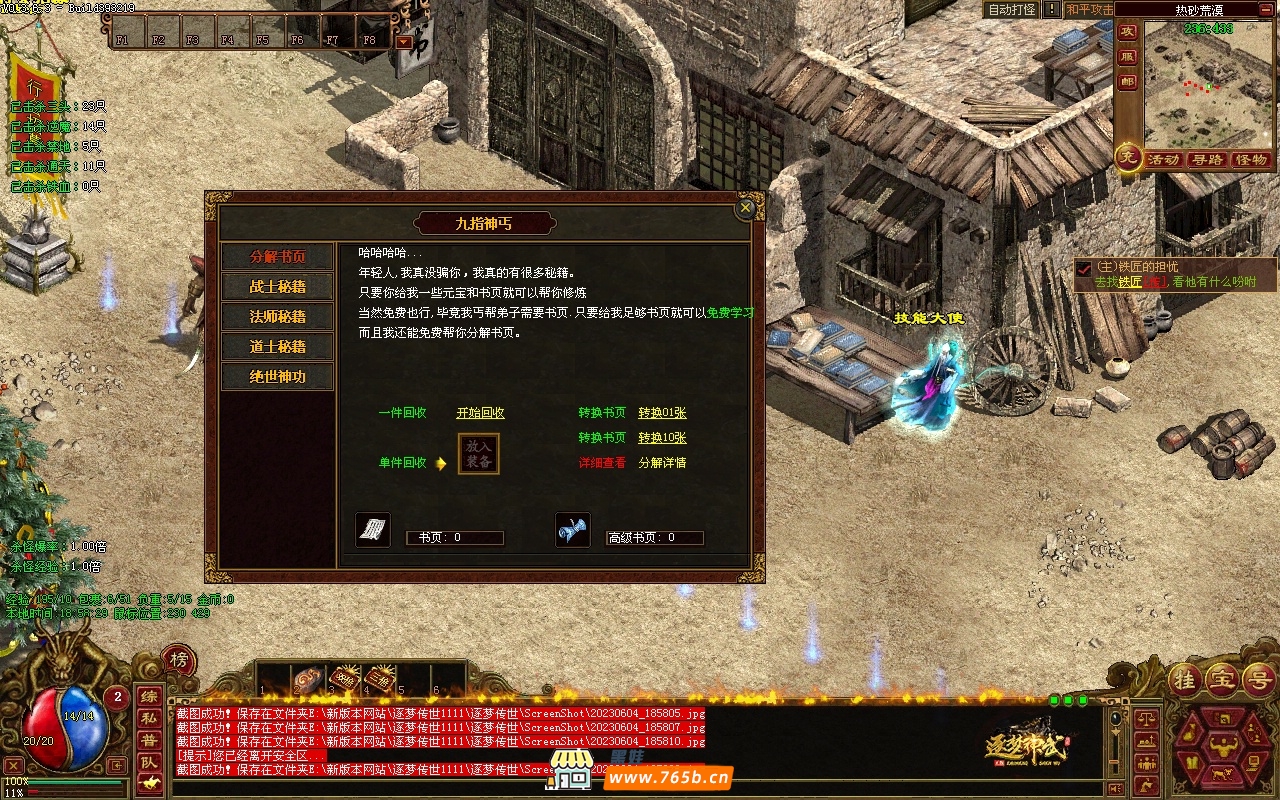Show the 绝世神功 tab
The width and height of the screenshot is (1280, 800).
click(x=277, y=377)
